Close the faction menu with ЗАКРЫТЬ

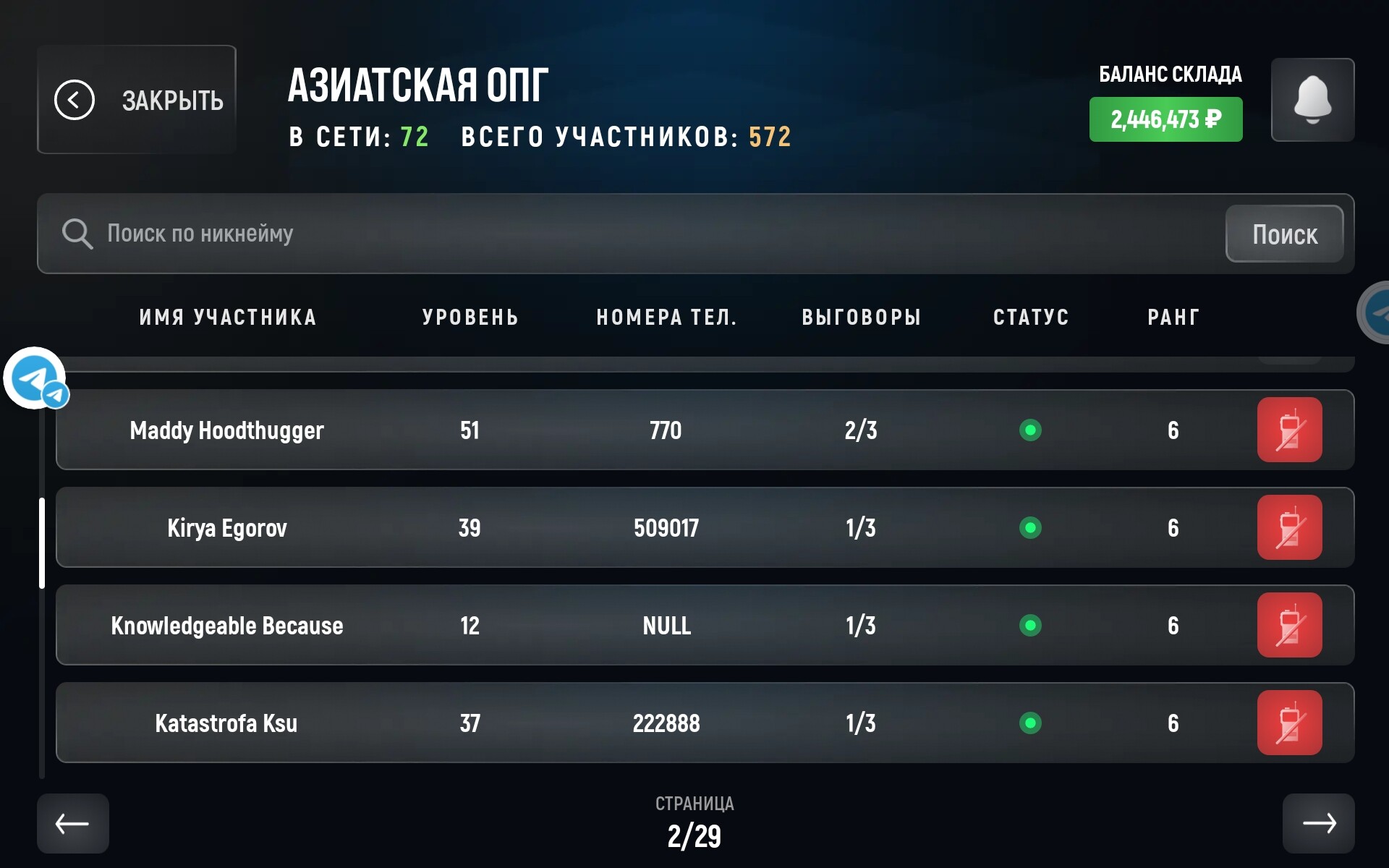tap(137, 100)
